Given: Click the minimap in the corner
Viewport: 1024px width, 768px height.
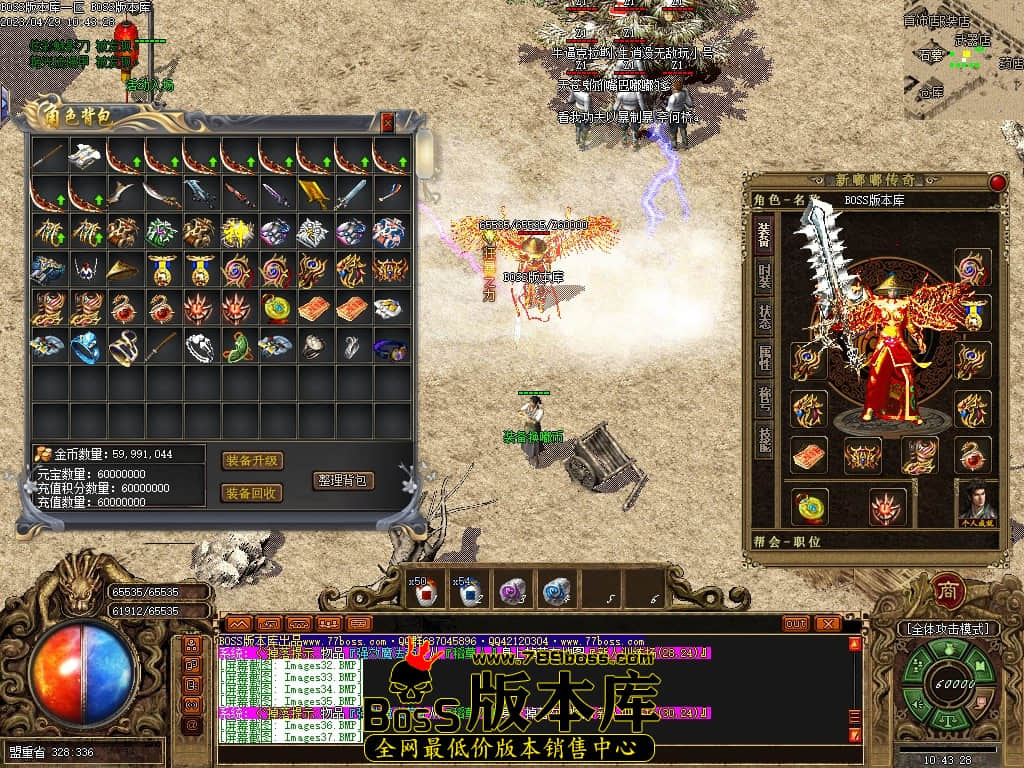Looking at the screenshot, I should click(962, 60).
